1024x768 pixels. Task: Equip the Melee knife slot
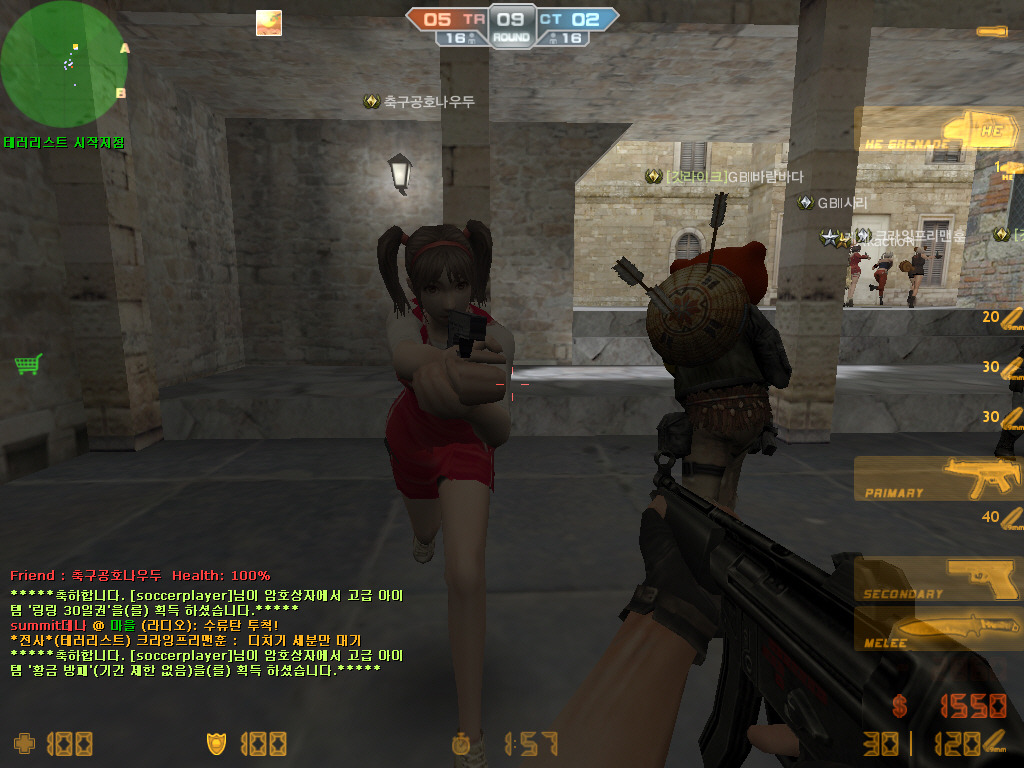tap(938, 629)
